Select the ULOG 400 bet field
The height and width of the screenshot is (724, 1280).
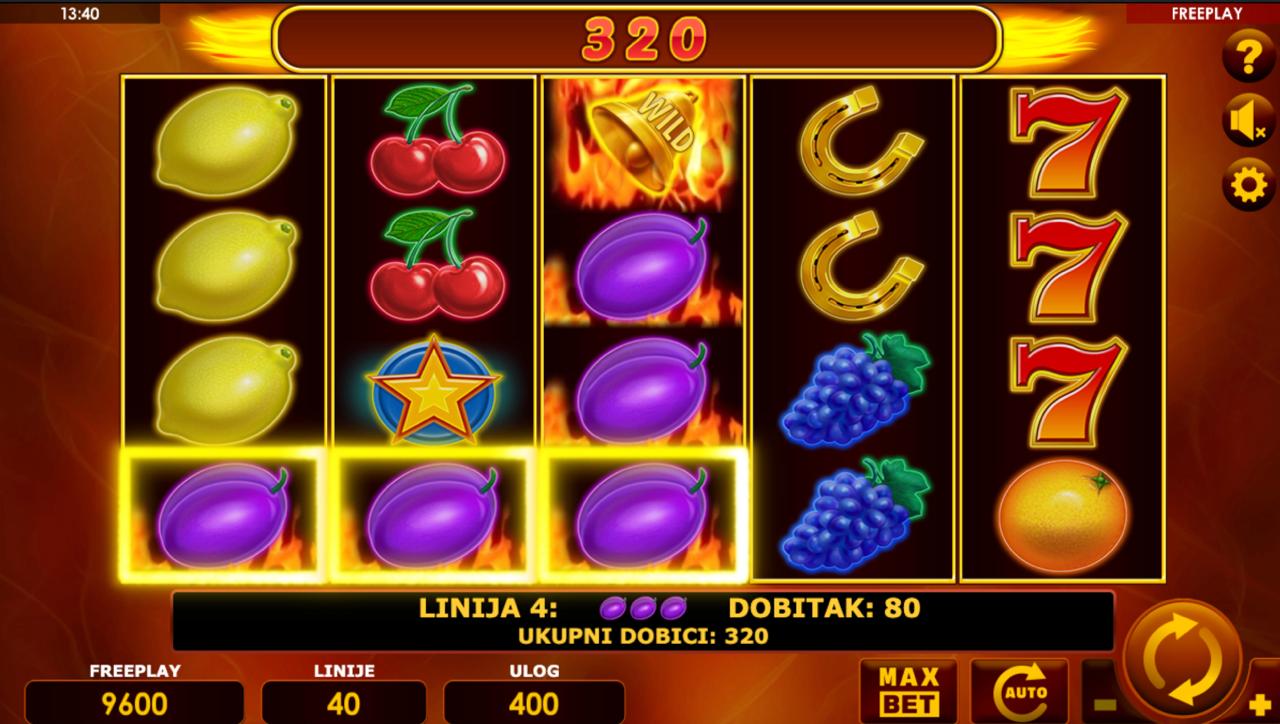tap(534, 702)
